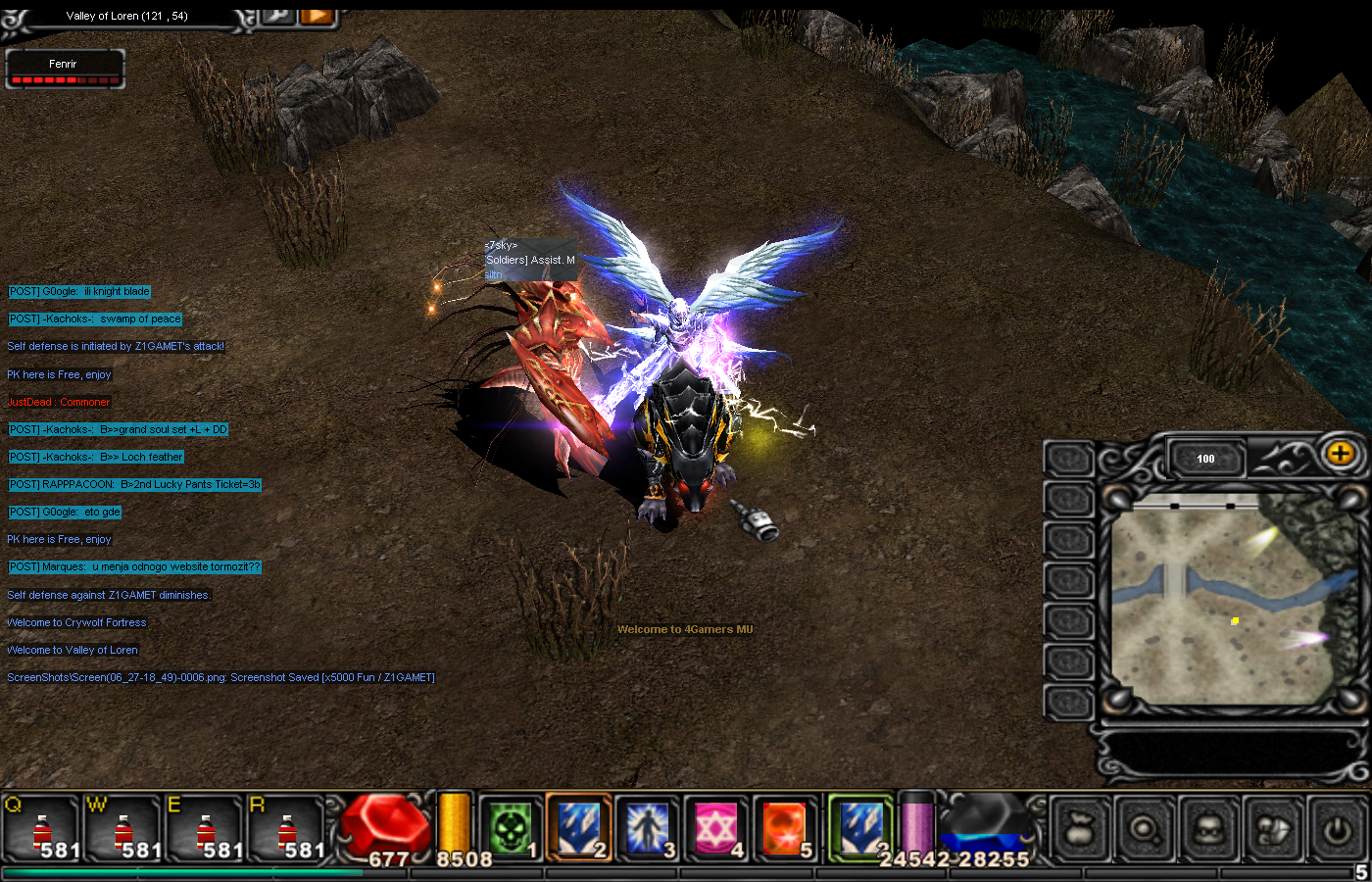Image resolution: width=1372 pixels, height=882 pixels.
Task: Select the blue slash skill in slot 2
Action: [578, 829]
